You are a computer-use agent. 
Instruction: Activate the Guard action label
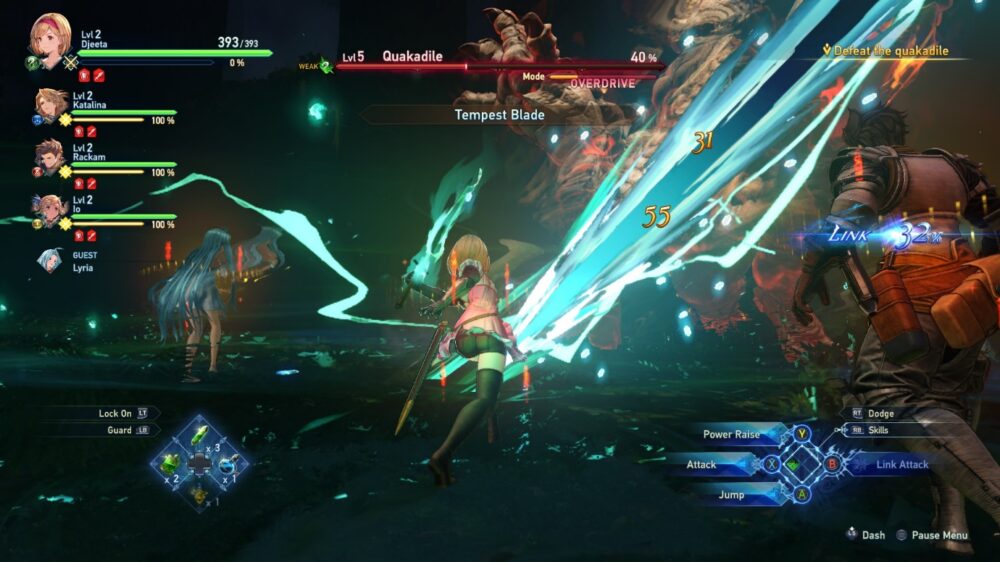click(x=118, y=431)
